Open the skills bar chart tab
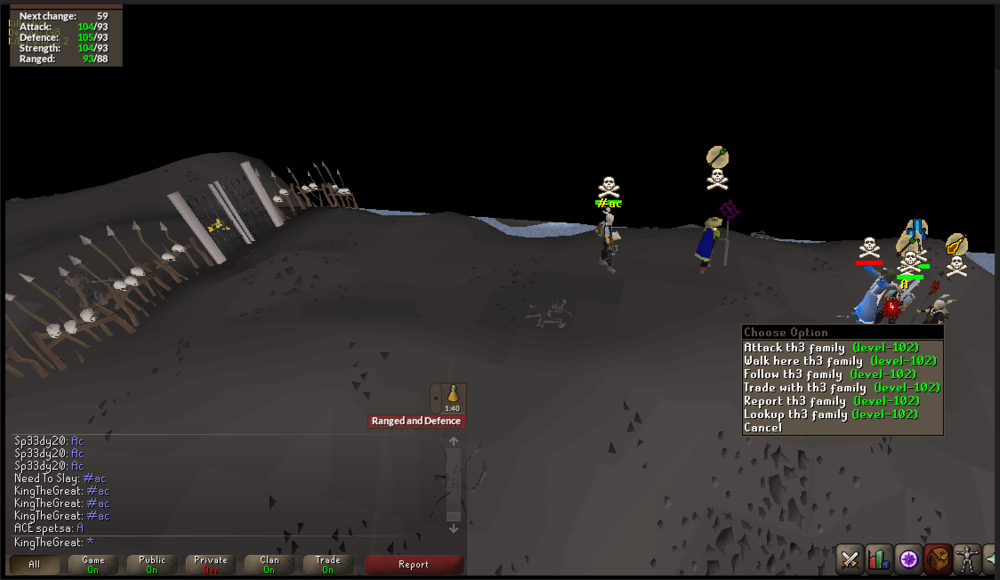Screen dimensions: 1000x580 coord(880,558)
